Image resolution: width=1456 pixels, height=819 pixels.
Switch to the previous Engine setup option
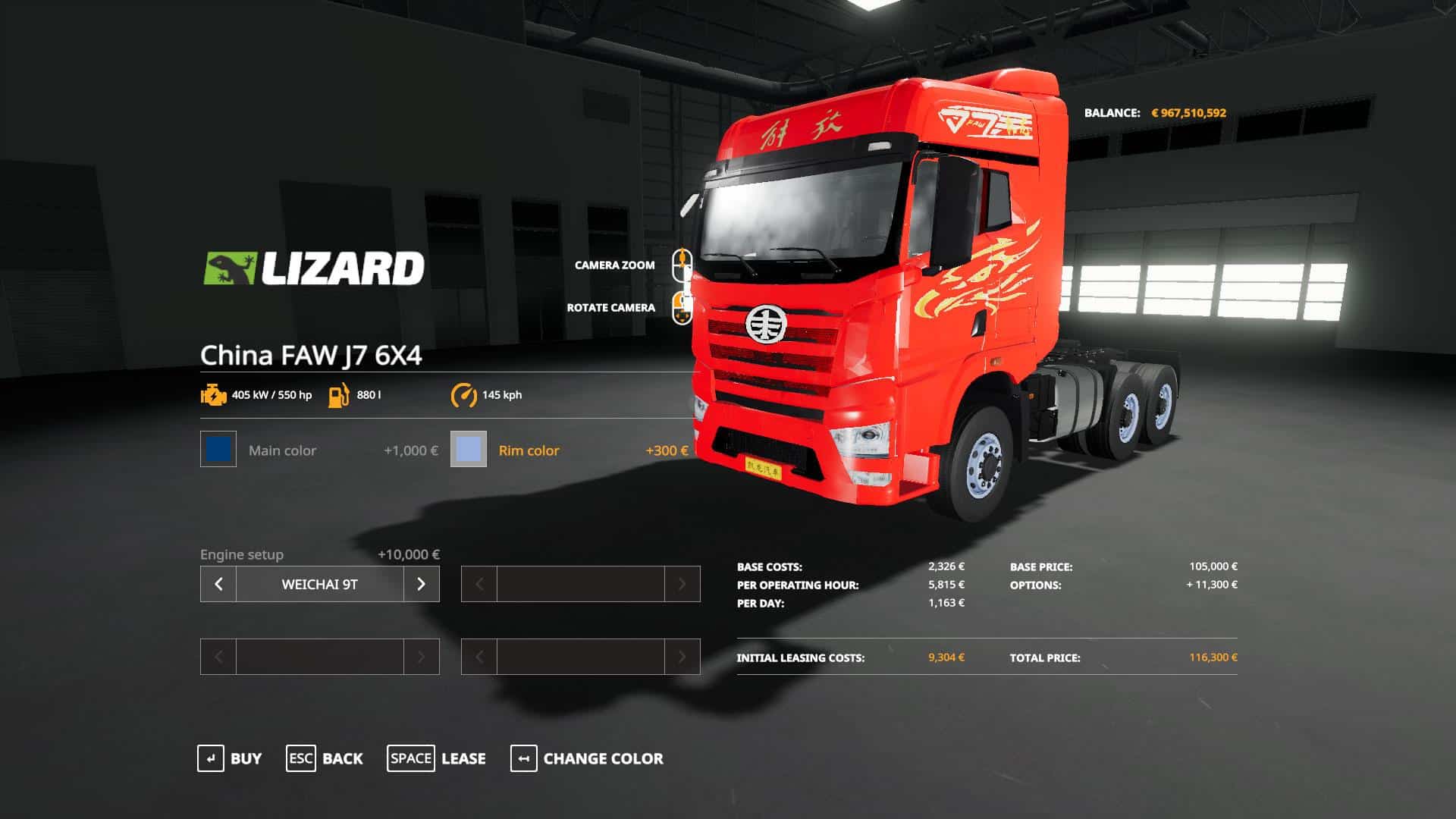pyautogui.click(x=218, y=584)
